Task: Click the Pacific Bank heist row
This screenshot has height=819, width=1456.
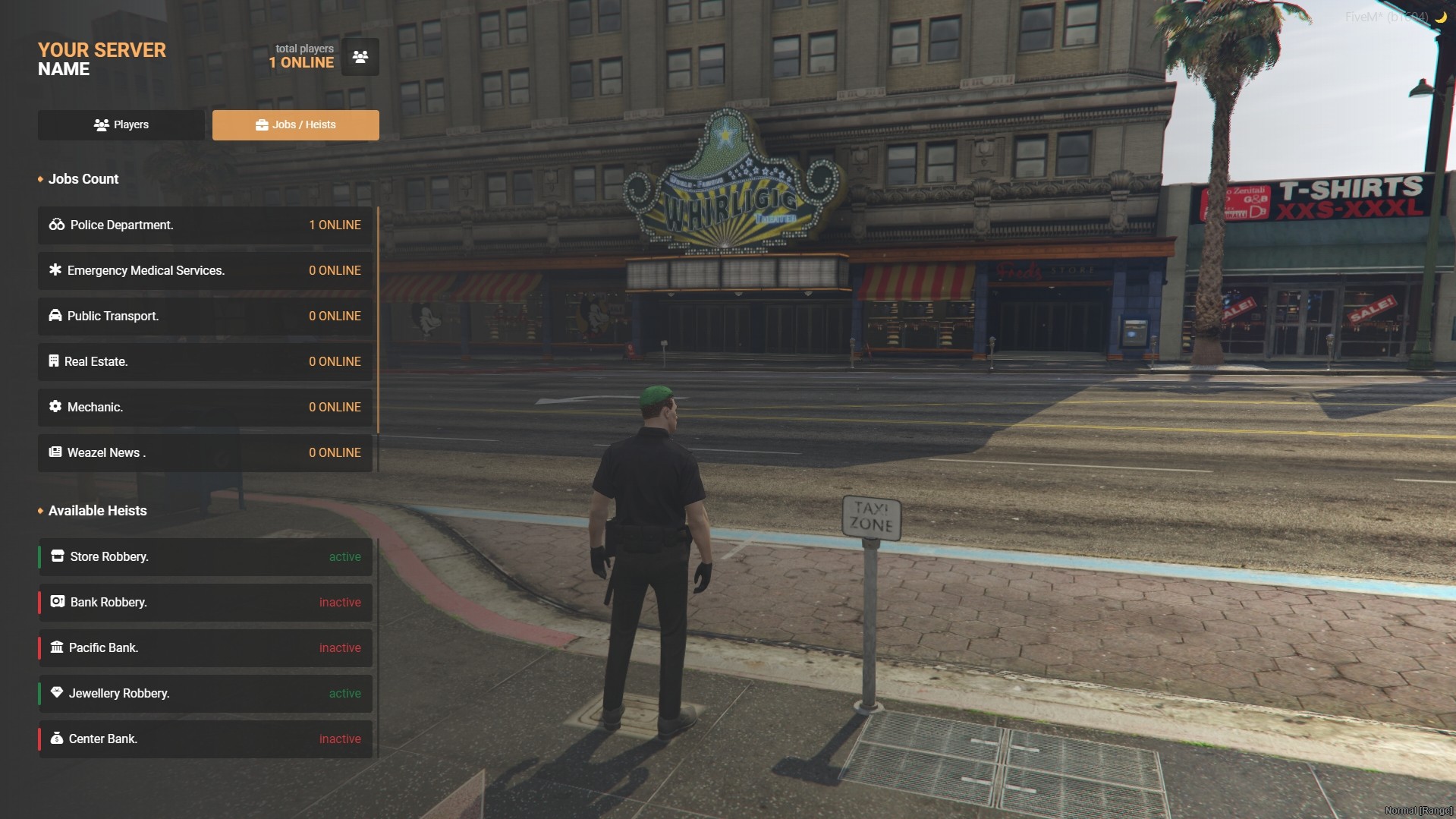Action: point(205,648)
